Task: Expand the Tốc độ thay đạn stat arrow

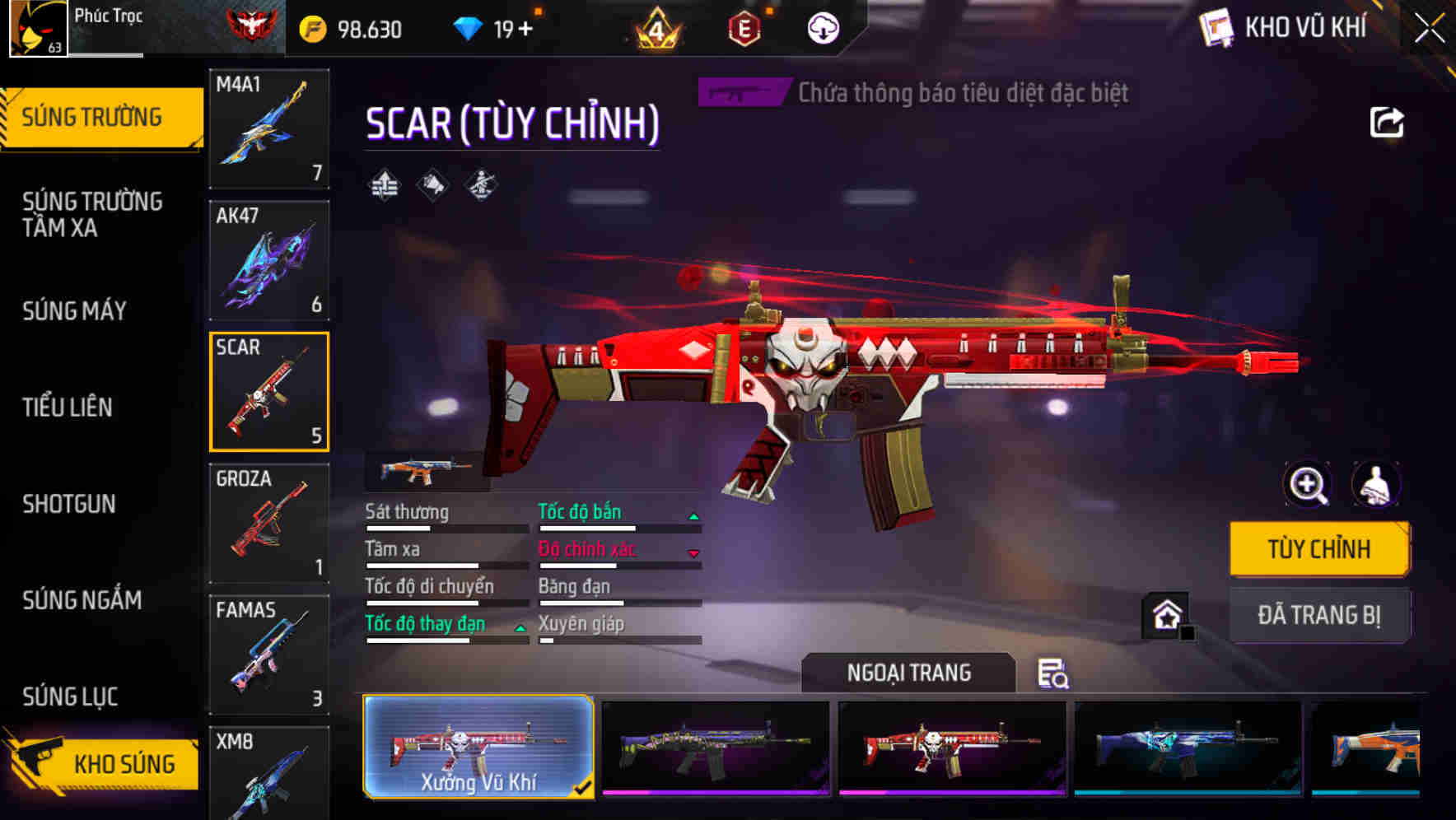Action: pyautogui.click(x=520, y=627)
